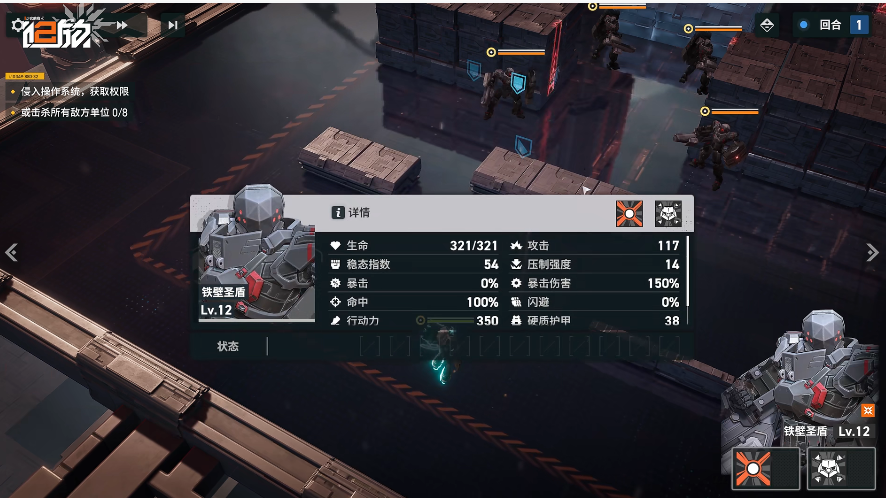
Task: Show the previous unit with left arrow
Action: tap(11, 253)
